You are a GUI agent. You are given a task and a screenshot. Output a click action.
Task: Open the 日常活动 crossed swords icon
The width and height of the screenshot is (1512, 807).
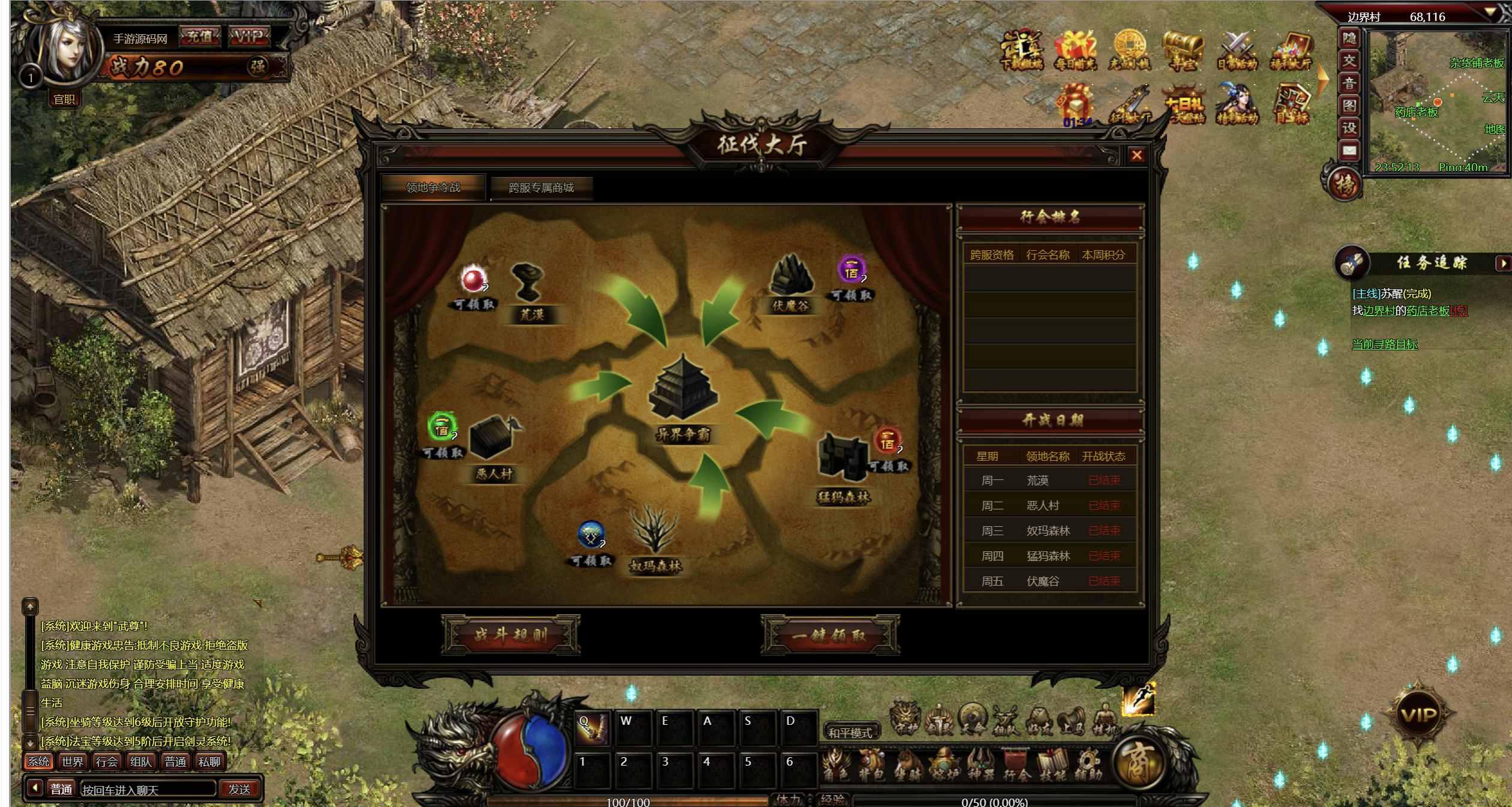[x=1237, y=50]
